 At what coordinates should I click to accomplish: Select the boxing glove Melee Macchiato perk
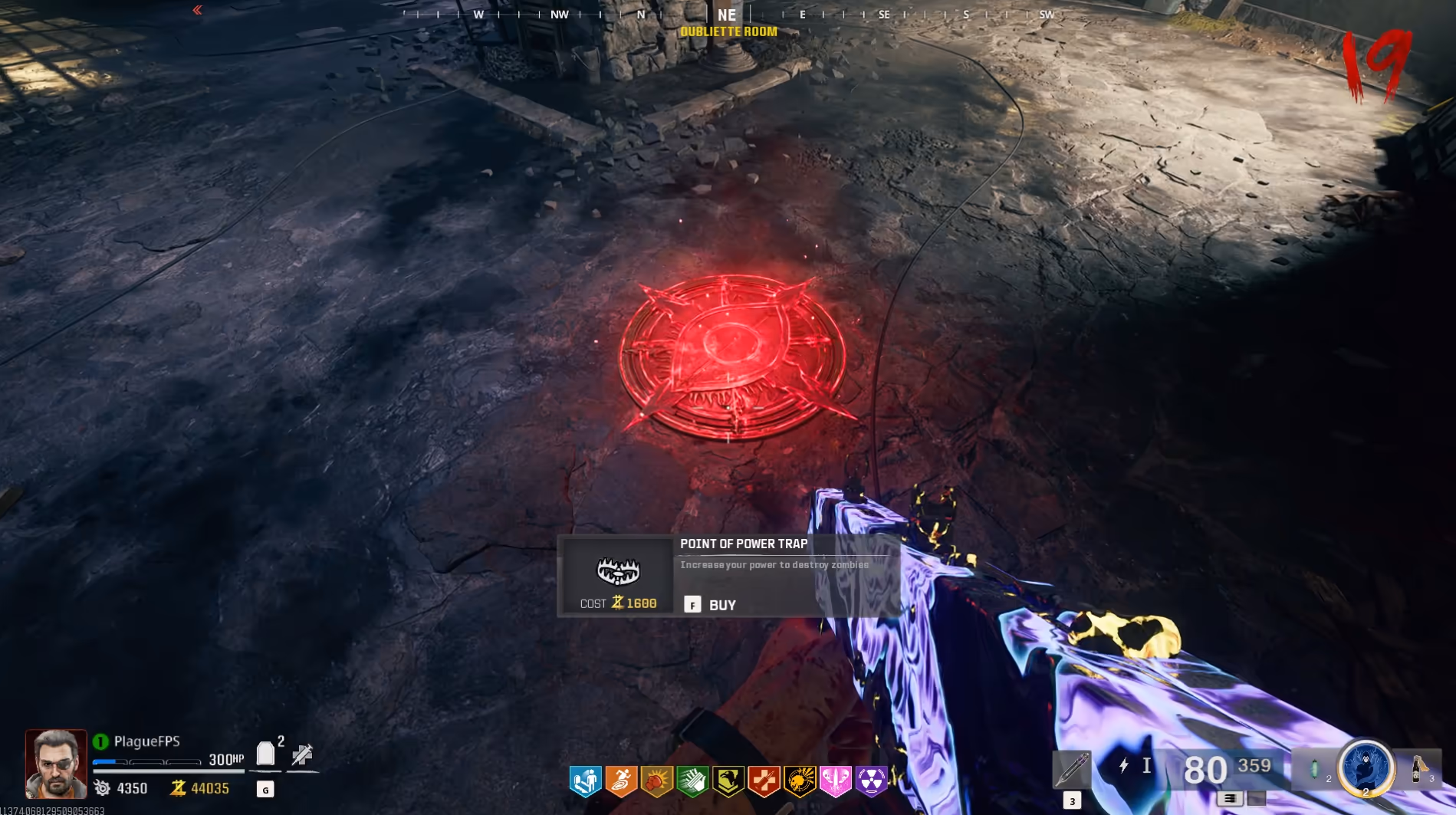tap(657, 781)
